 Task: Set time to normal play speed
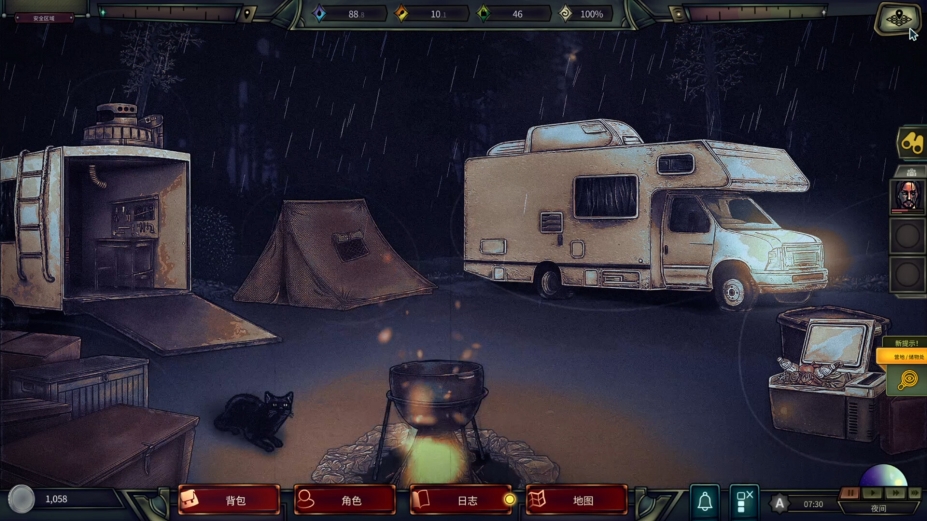pos(872,492)
